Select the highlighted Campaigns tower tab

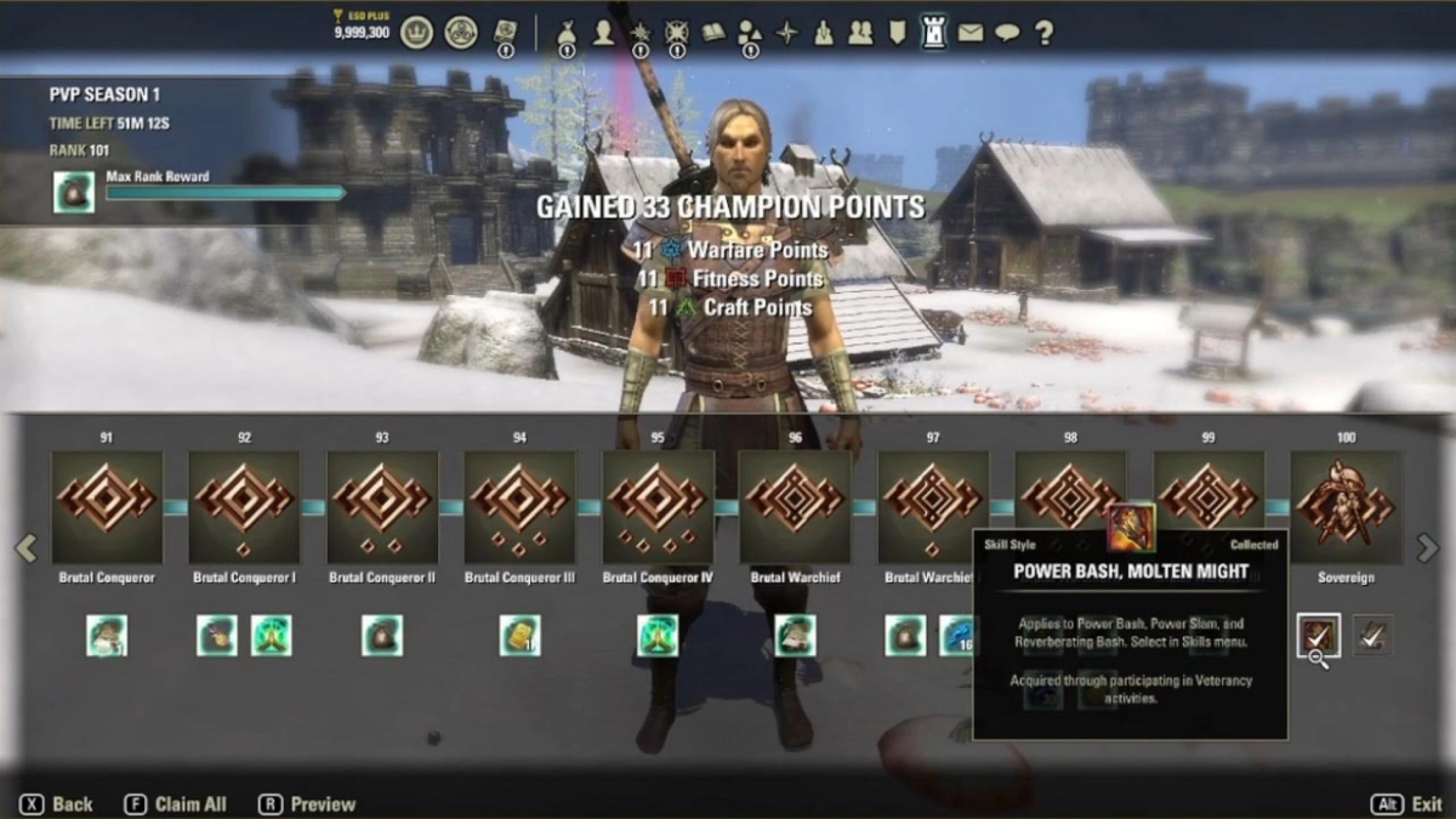[x=936, y=31]
